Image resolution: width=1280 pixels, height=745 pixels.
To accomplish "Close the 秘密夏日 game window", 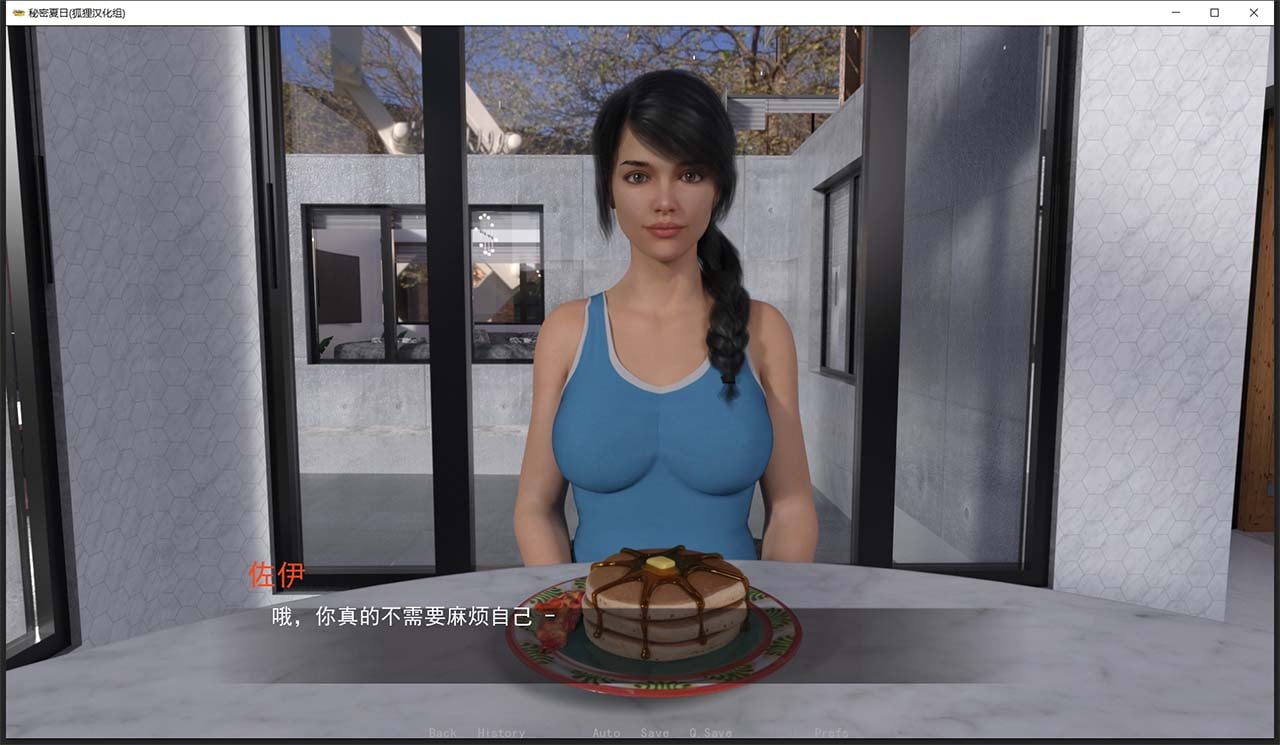I will pyautogui.click(x=1253, y=13).
